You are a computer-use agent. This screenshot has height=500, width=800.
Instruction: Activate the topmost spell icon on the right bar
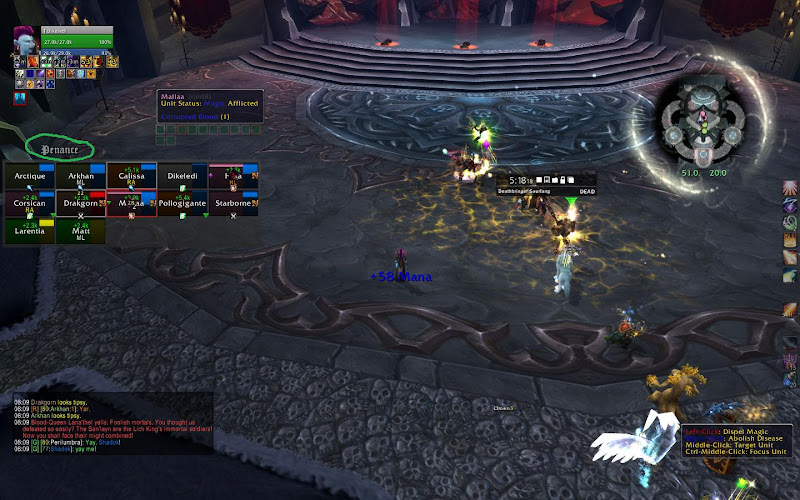click(x=790, y=189)
